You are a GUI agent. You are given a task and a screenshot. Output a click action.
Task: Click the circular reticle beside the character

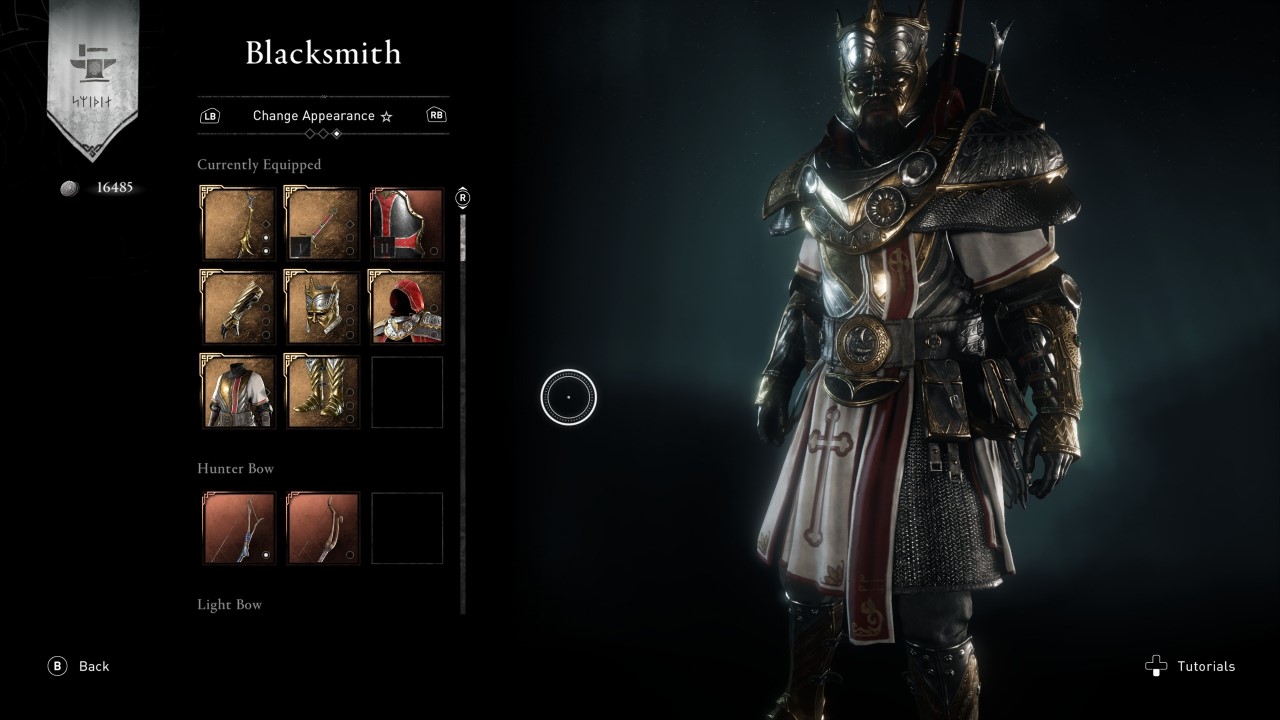click(x=568, y=396)
